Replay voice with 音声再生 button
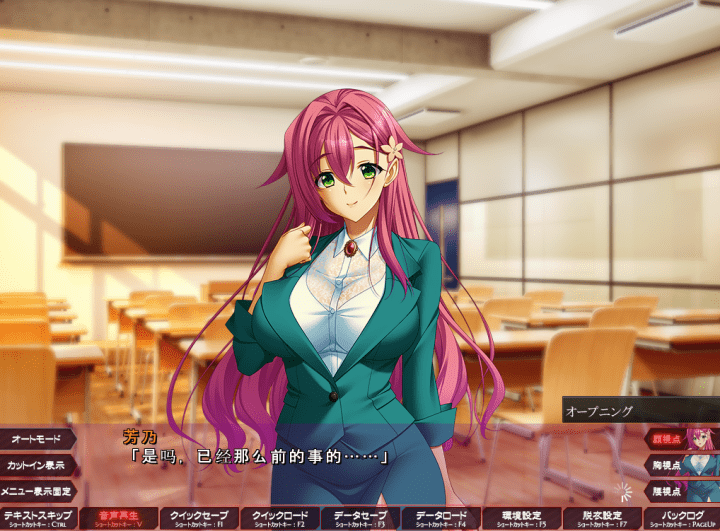 pos(118,518)
